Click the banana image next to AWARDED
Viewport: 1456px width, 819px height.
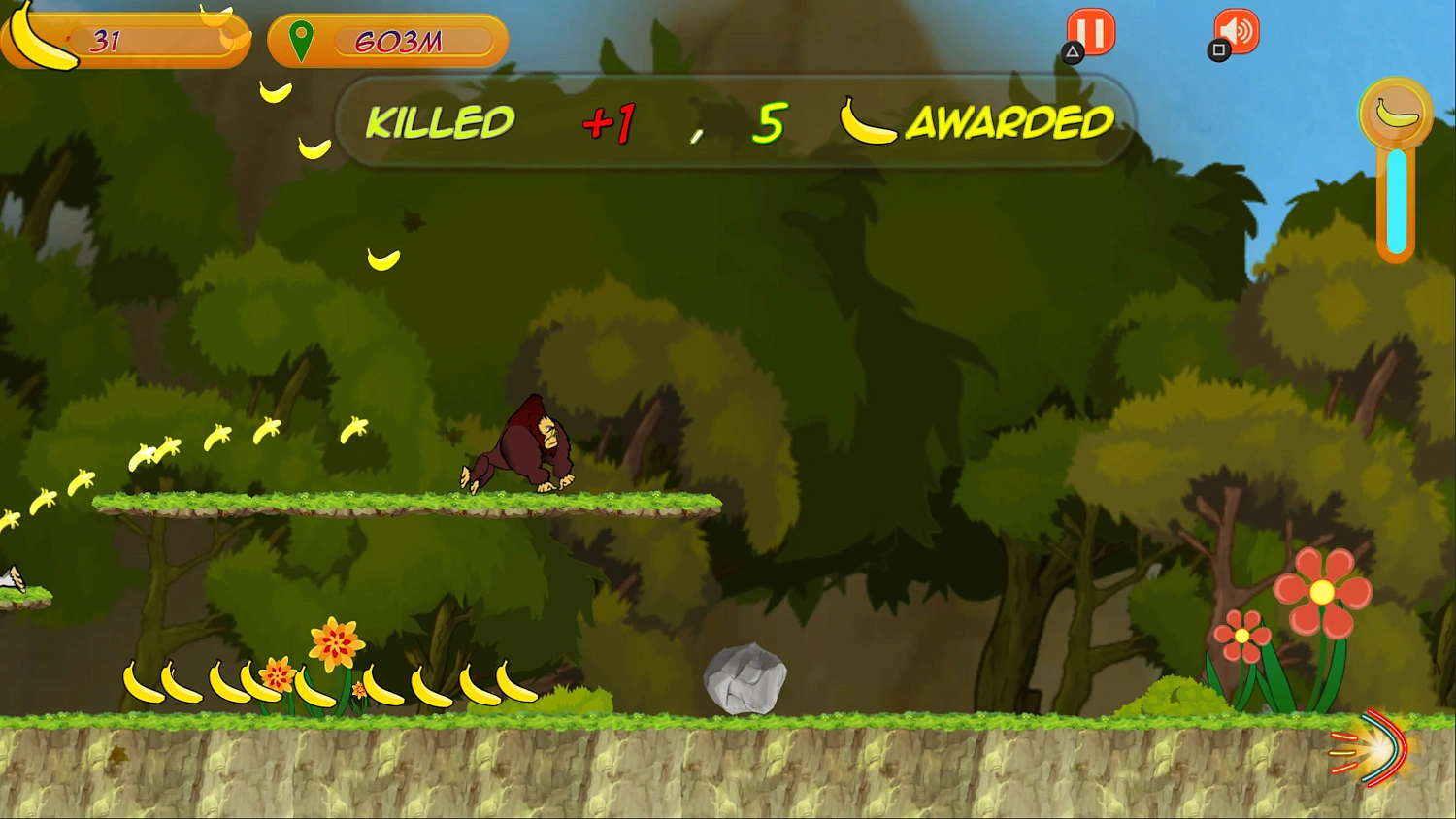pyautogui.click(x=869, y=120)
